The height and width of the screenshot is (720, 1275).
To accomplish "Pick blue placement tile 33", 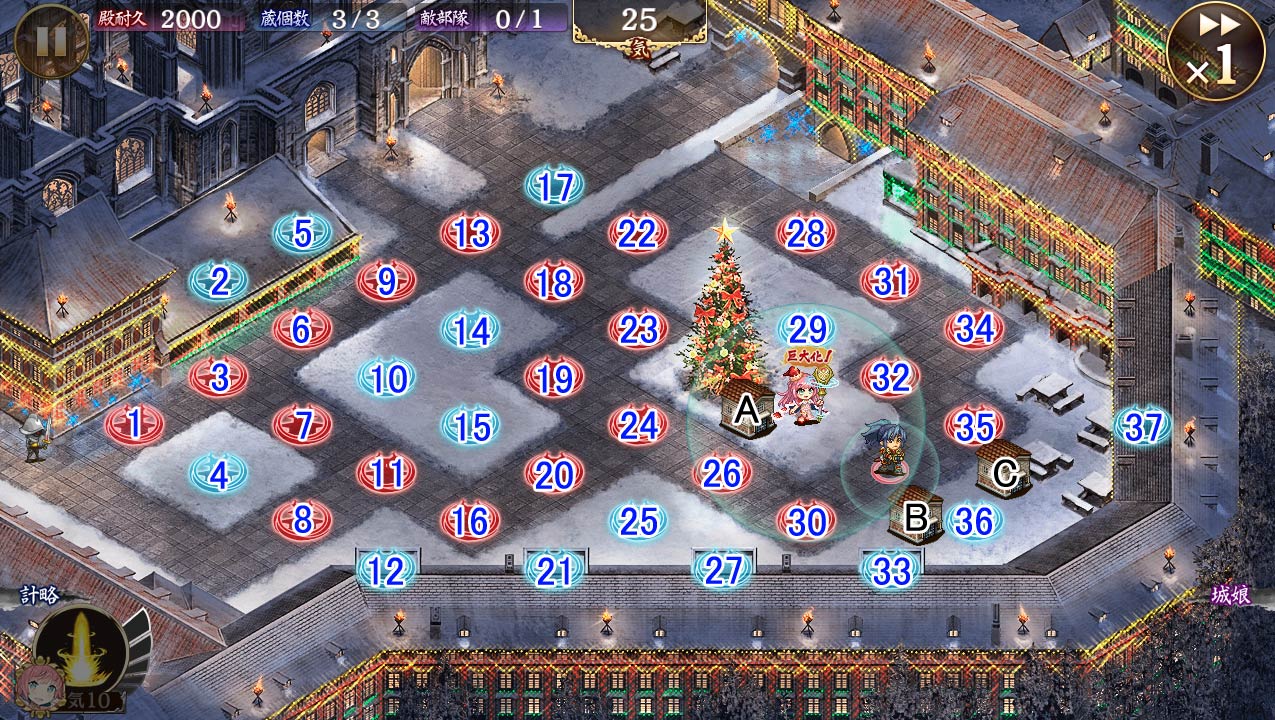I will (x=891, y=570).
